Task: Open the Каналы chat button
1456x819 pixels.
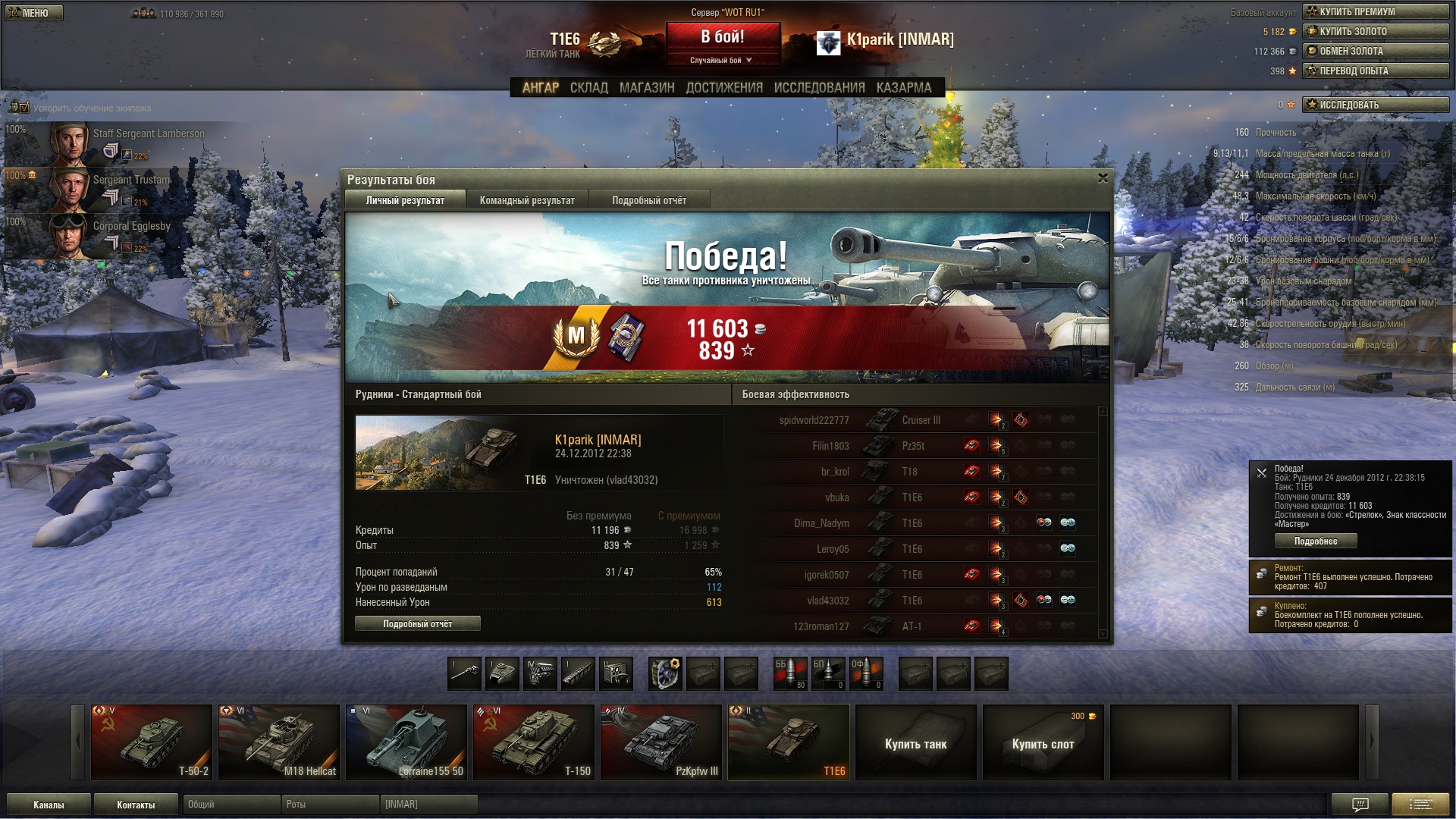Action: coord(49,805)
